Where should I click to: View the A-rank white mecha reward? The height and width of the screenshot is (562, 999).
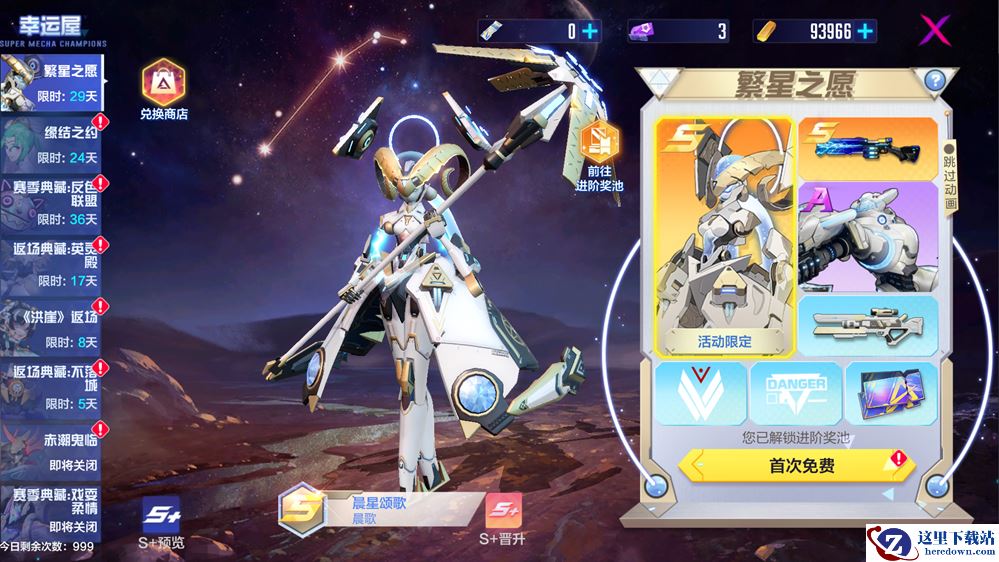pos(868,236)
